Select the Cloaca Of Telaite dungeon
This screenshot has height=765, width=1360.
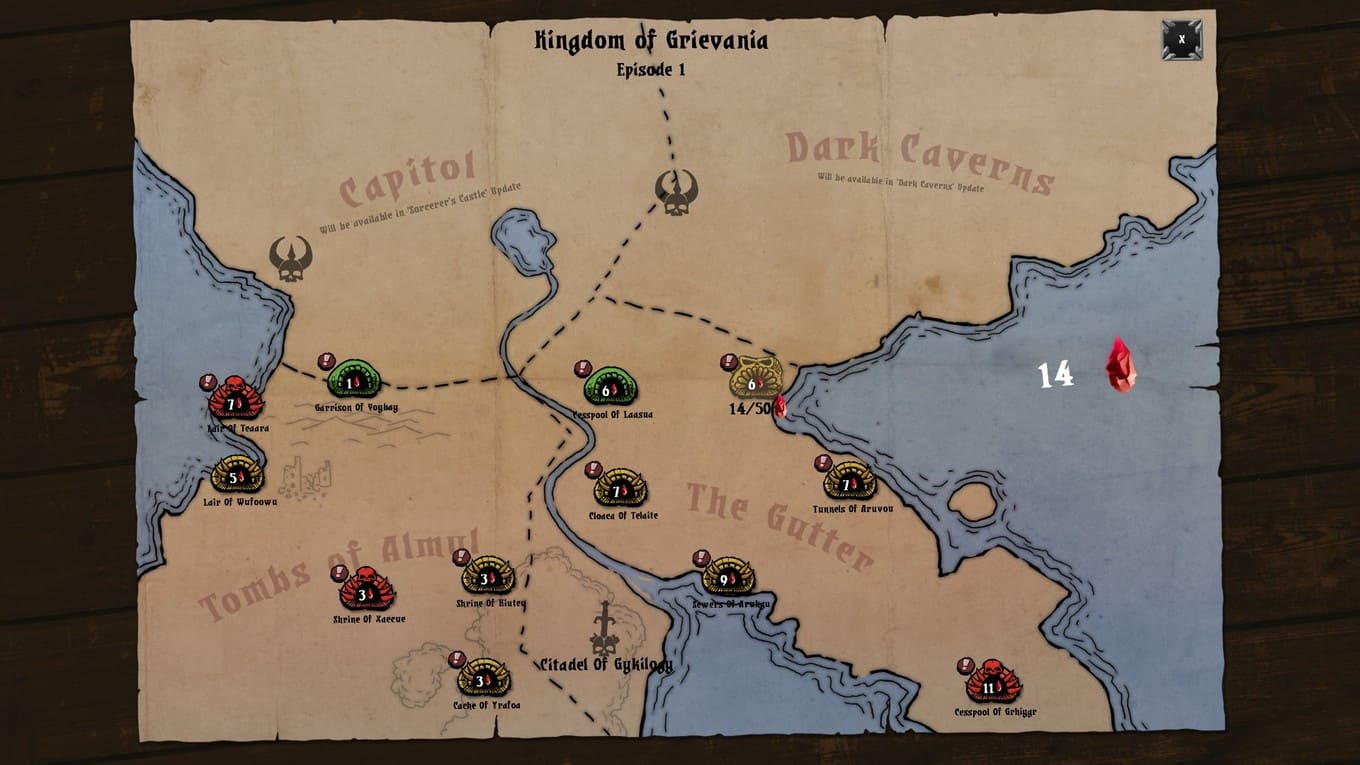pyautogui.click(x=620, y=489)
